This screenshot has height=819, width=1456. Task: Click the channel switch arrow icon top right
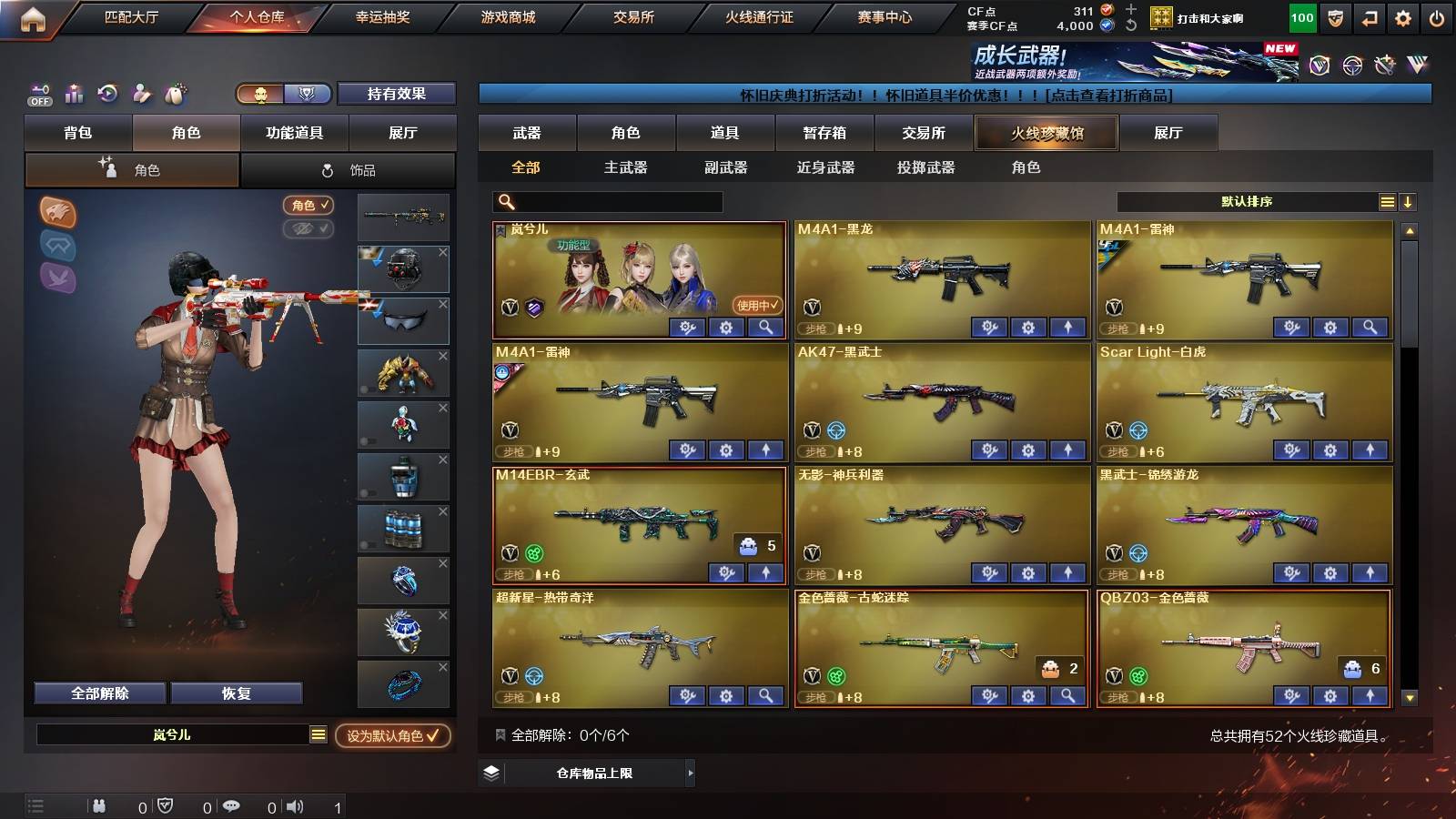(x=1371, y=16)
